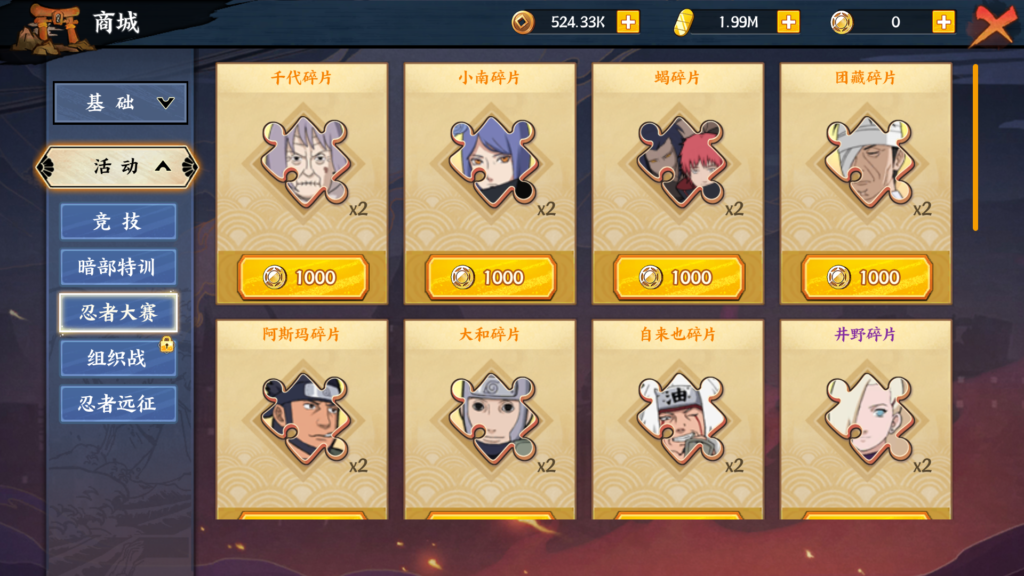Expand the 基础 category dropdown
The image size is (1024, 576).
120,103
